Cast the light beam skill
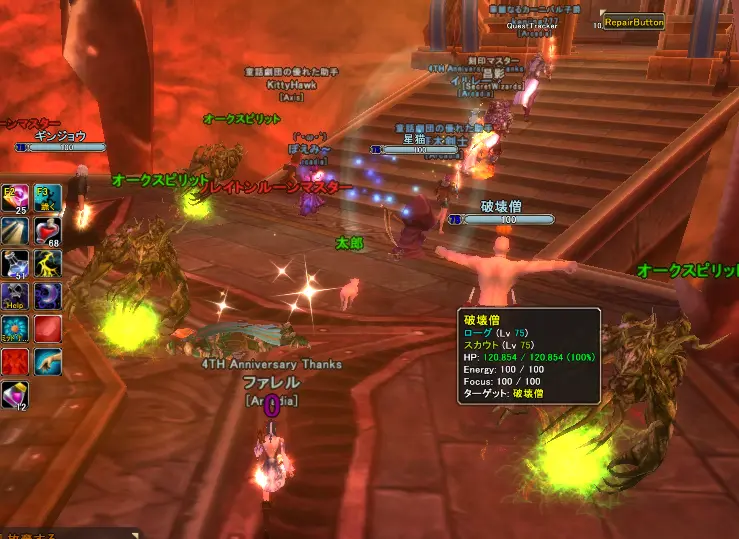 pyautogui.click(x=15, y=231)
